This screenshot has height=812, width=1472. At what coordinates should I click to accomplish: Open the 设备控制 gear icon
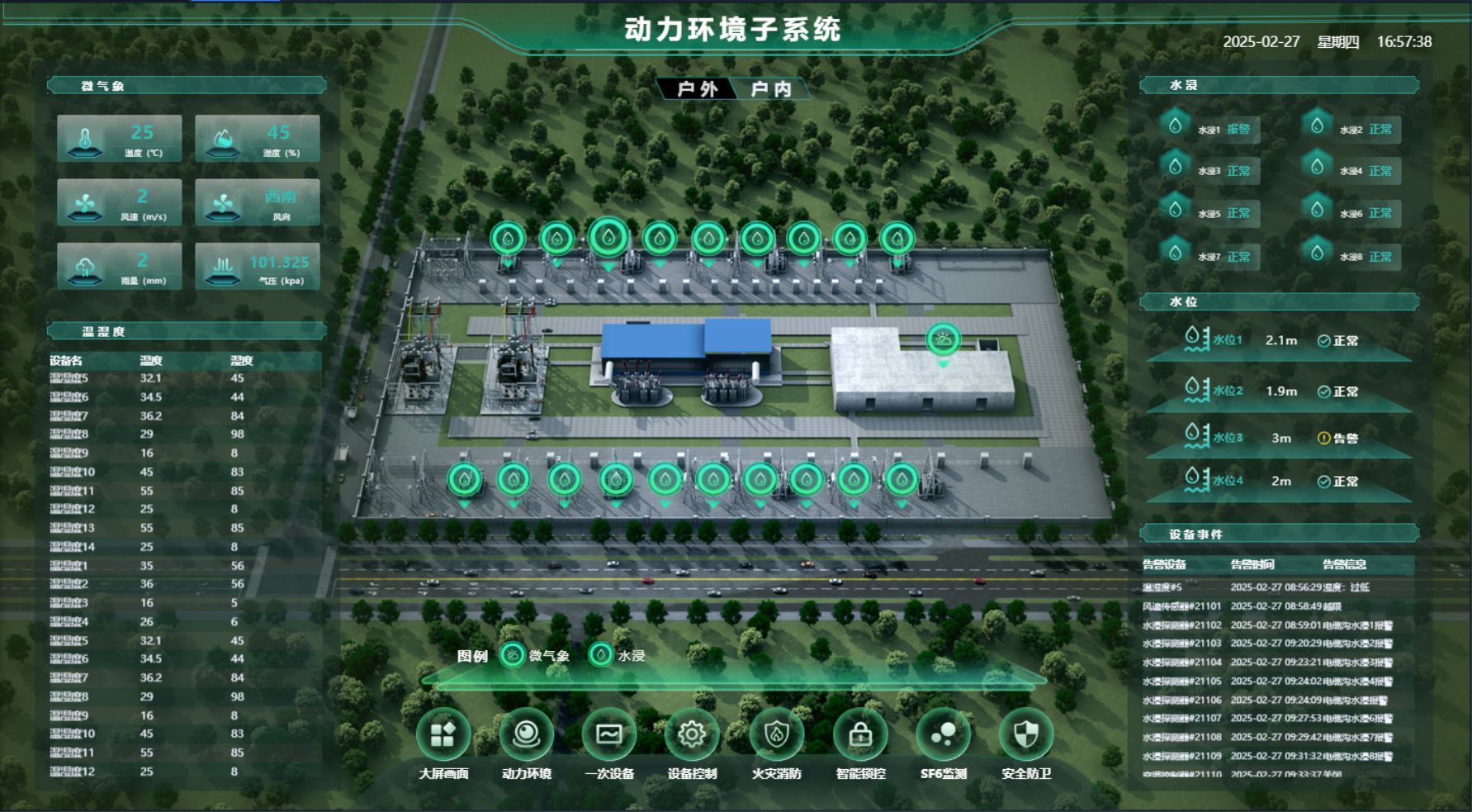pos(692,734)
